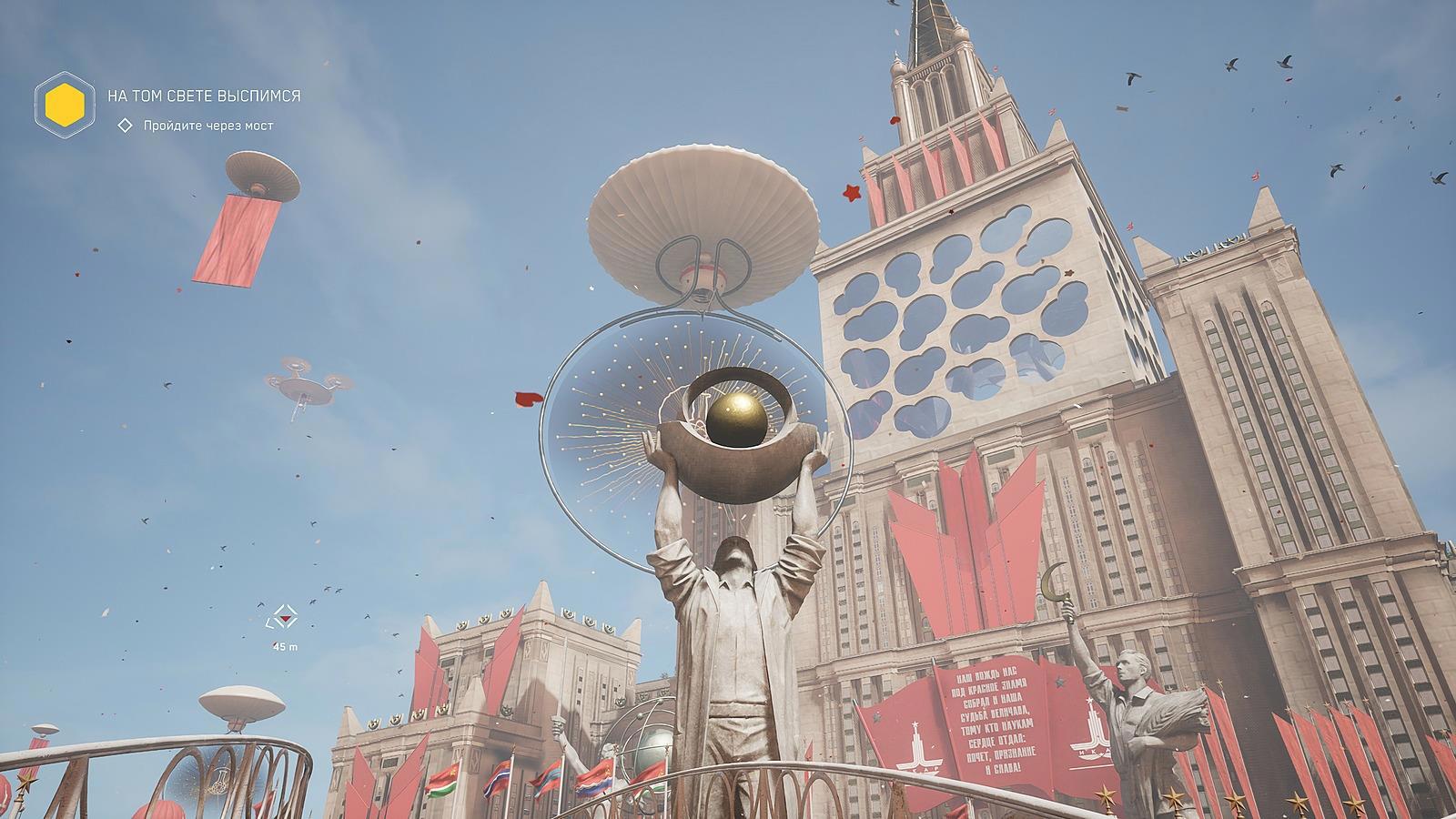Click the yellow hexagon quest icon
This screenshot has width=1456, height=819.
pyautogui.click(x=65, y=101)
